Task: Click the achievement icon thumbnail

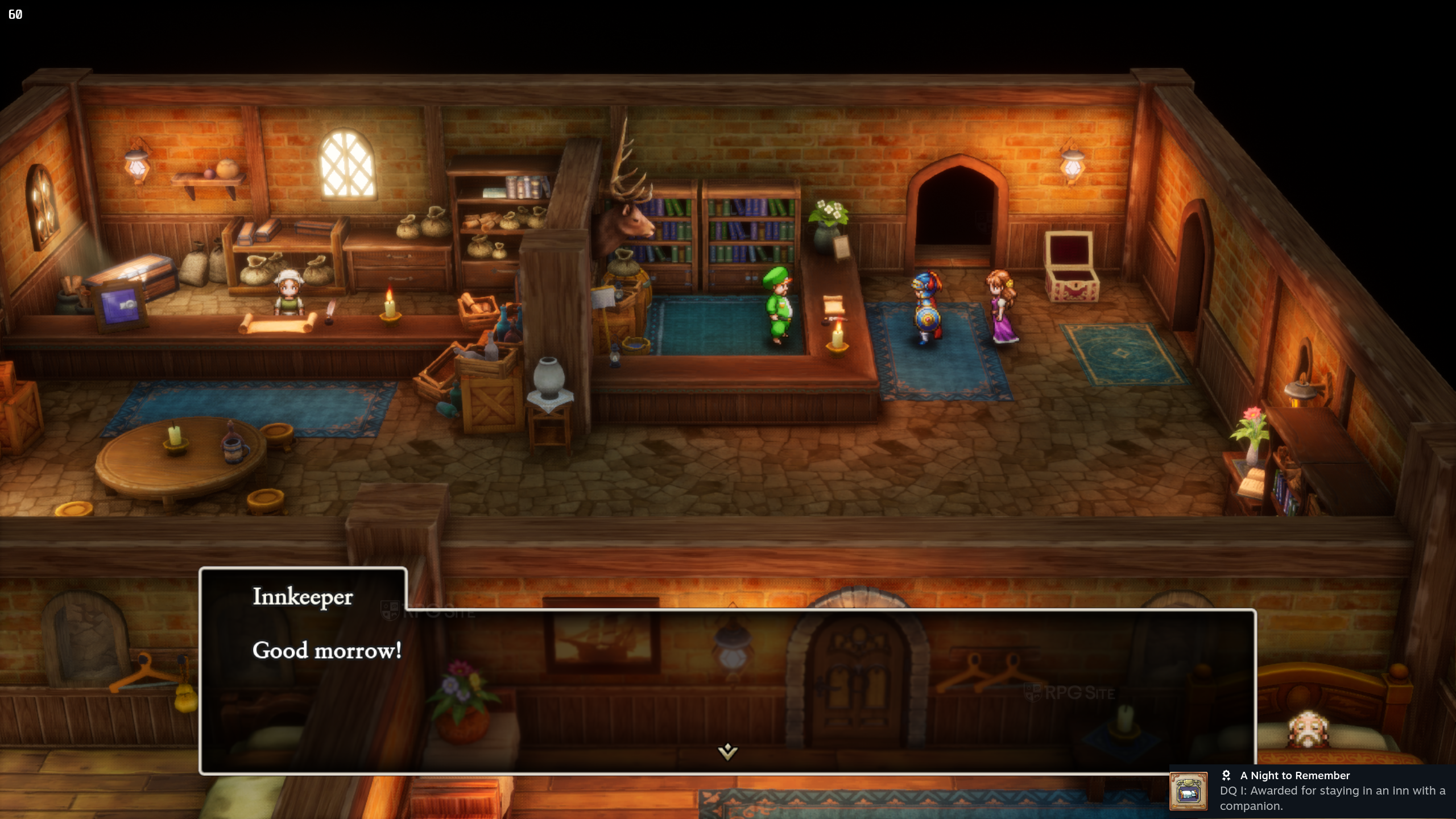Action: [1188, 791]
